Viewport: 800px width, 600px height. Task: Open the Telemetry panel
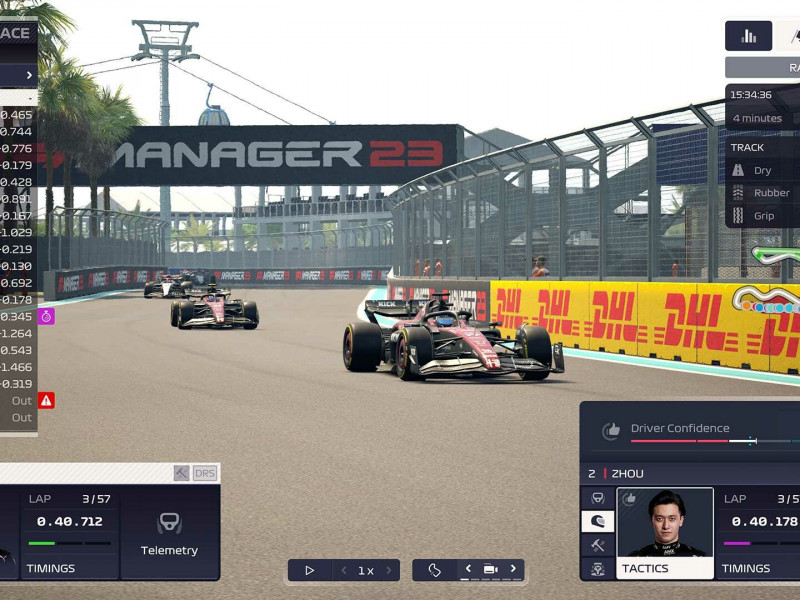click(x=169, y=532)
